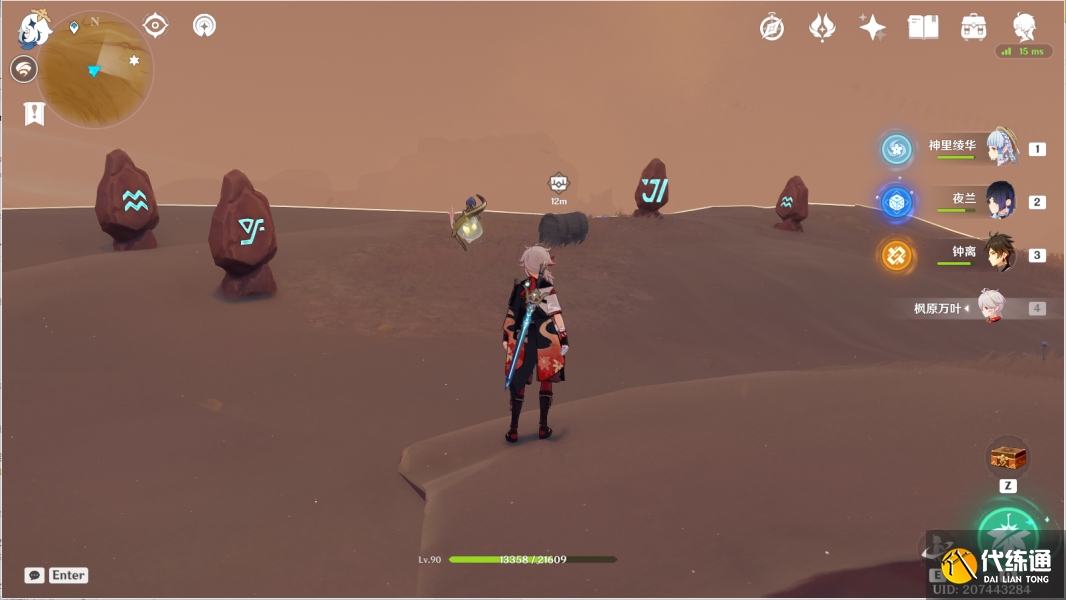Use the treasure chest gadget
The height and width of the screenshot is (600, 1066).
tap(1008, 458)
